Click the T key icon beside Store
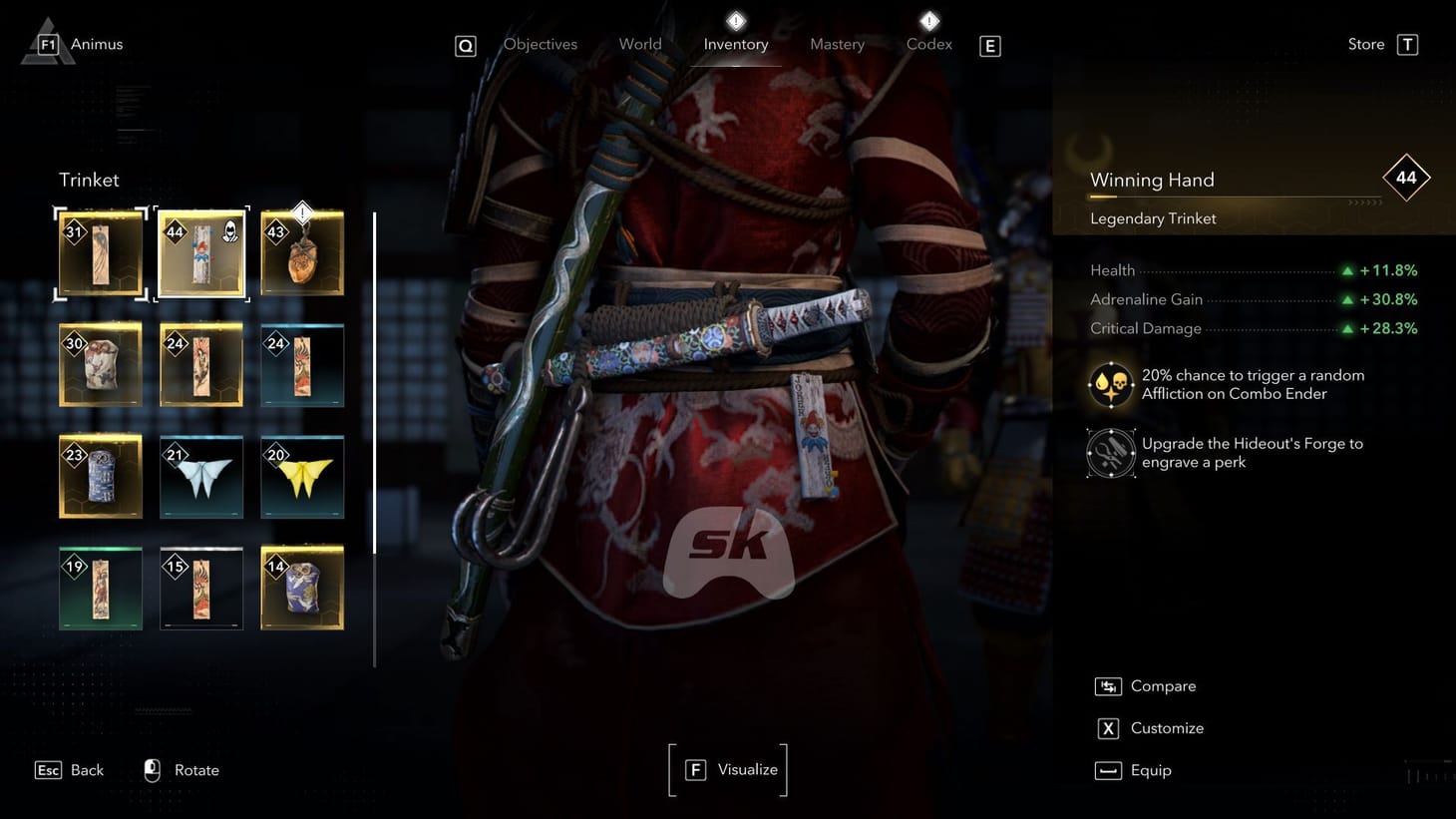The width and height of the screenshot is (1456, 819). click(1406, 44)
